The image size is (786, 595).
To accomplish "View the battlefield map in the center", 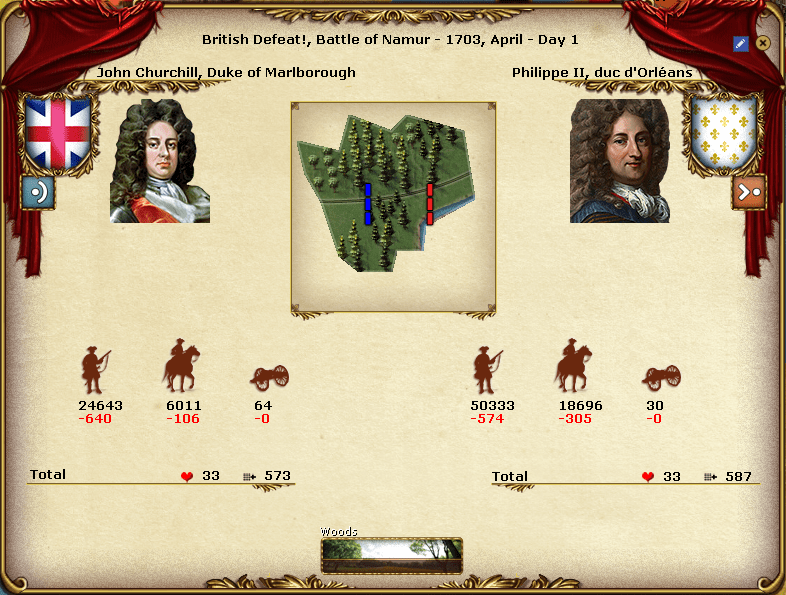I will pyautogui.click(x=393, y=207).
